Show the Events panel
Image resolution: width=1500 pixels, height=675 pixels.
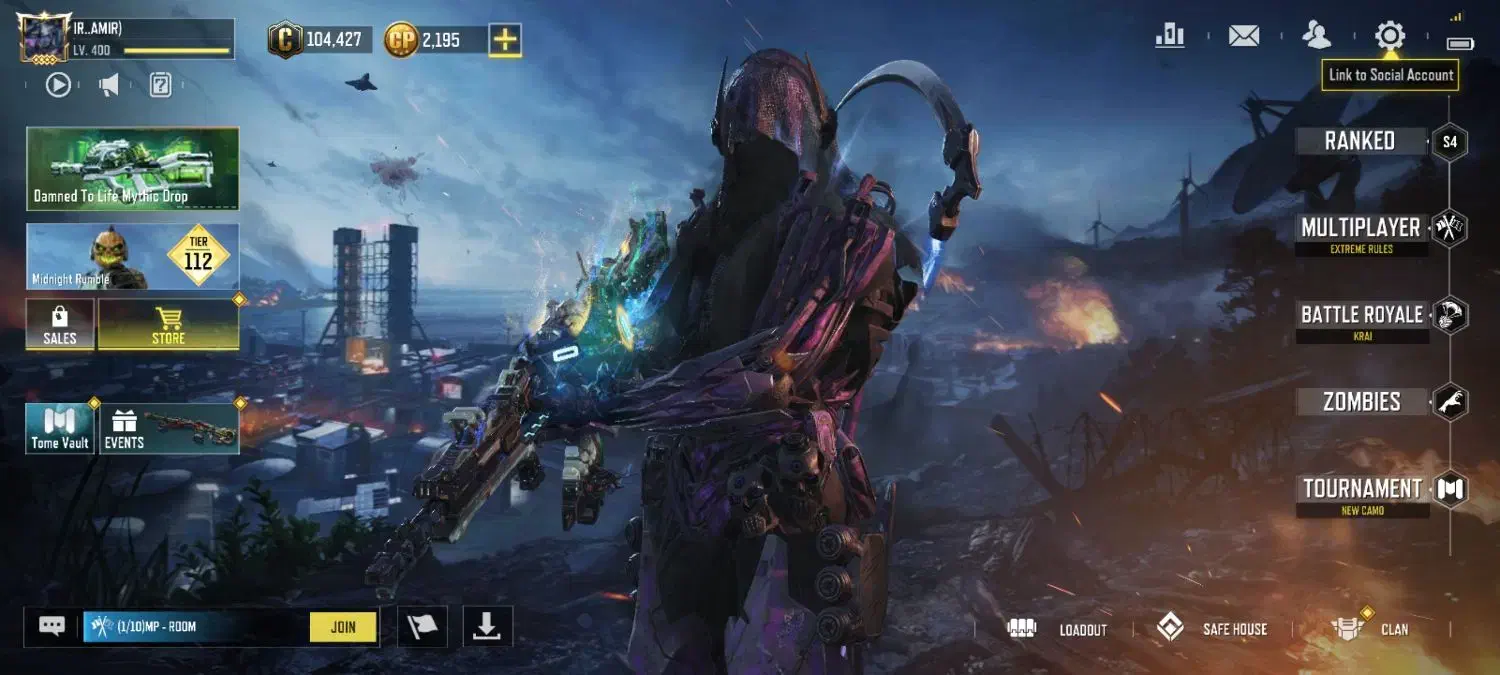pyautogui.click(x=169, y=429)
